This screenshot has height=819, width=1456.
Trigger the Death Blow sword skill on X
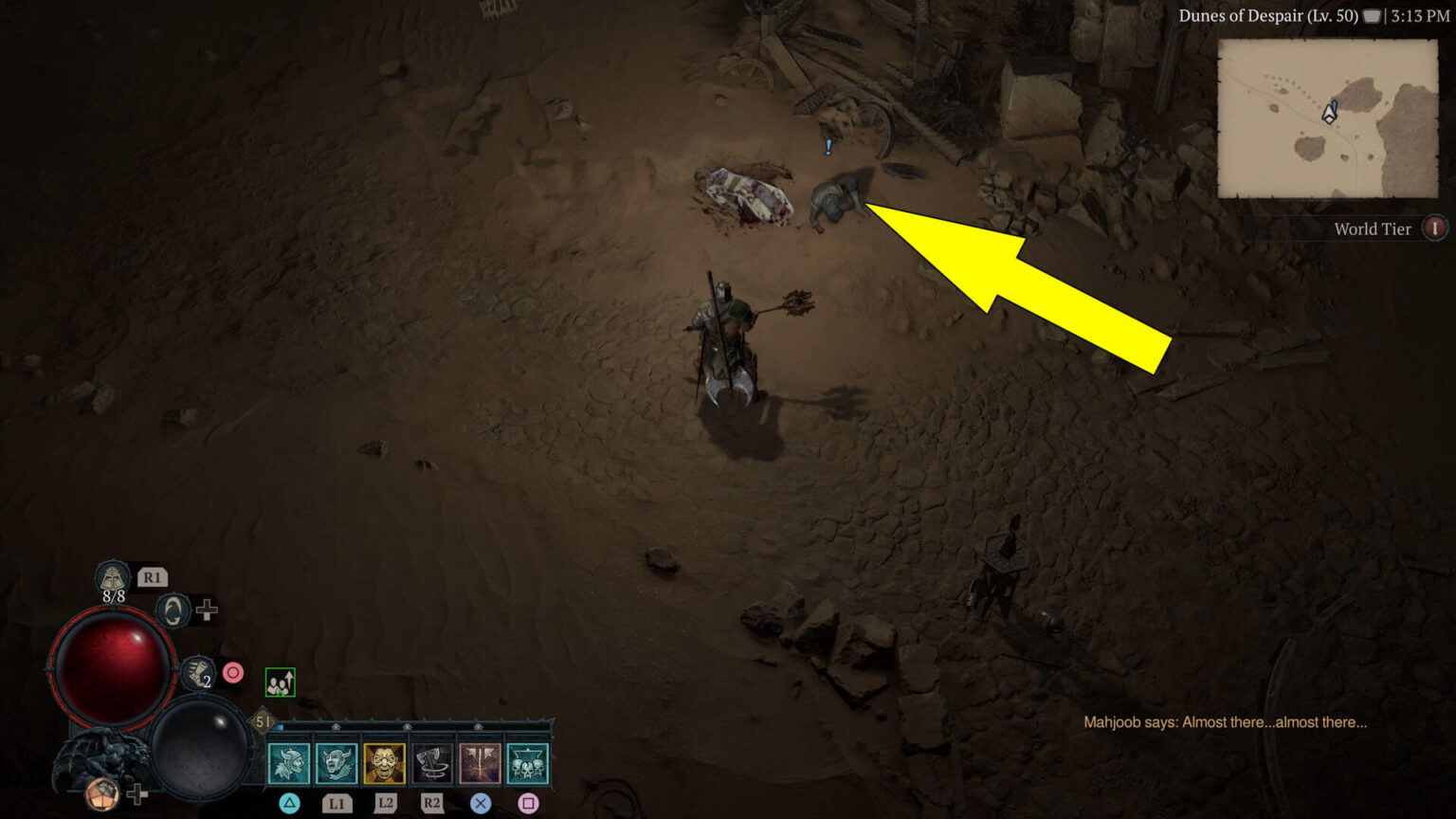tap(481, 762)
